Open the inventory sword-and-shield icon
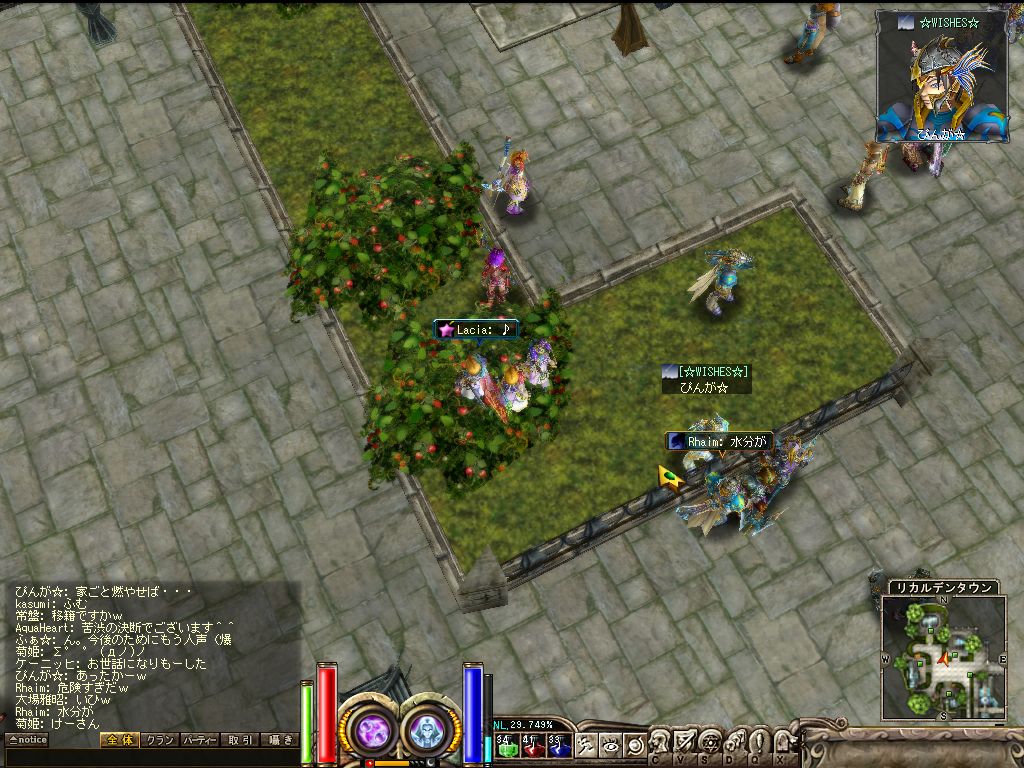The height and width of the screenshot is (768, 1024). (685, 742)
